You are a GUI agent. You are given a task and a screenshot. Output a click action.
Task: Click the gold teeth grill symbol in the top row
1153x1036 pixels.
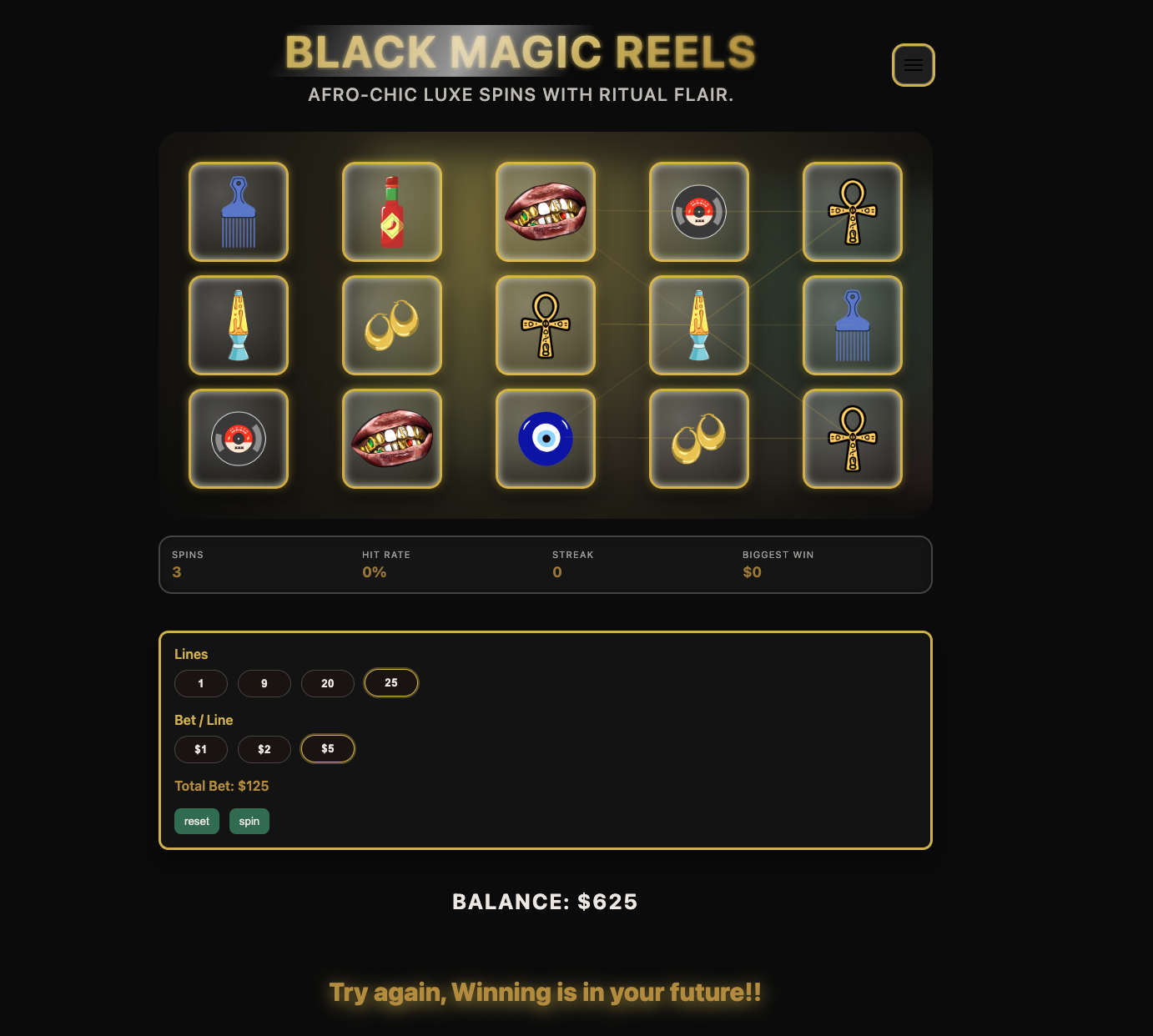[x=546, y=212]
